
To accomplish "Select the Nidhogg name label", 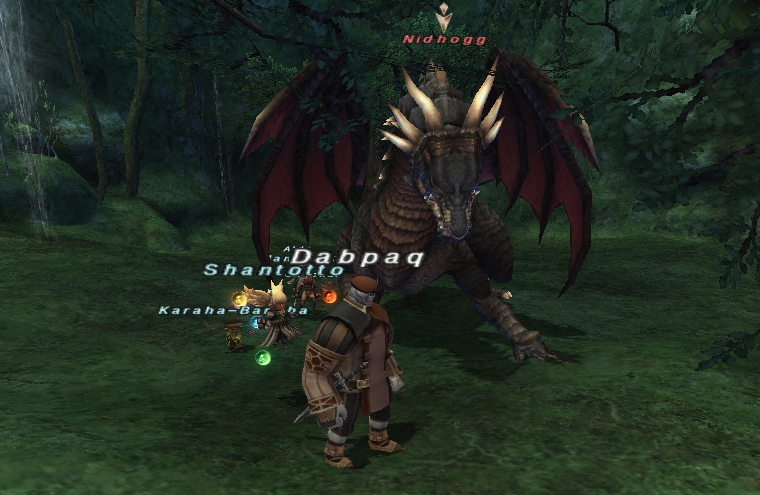I will [x=444, y=40].
